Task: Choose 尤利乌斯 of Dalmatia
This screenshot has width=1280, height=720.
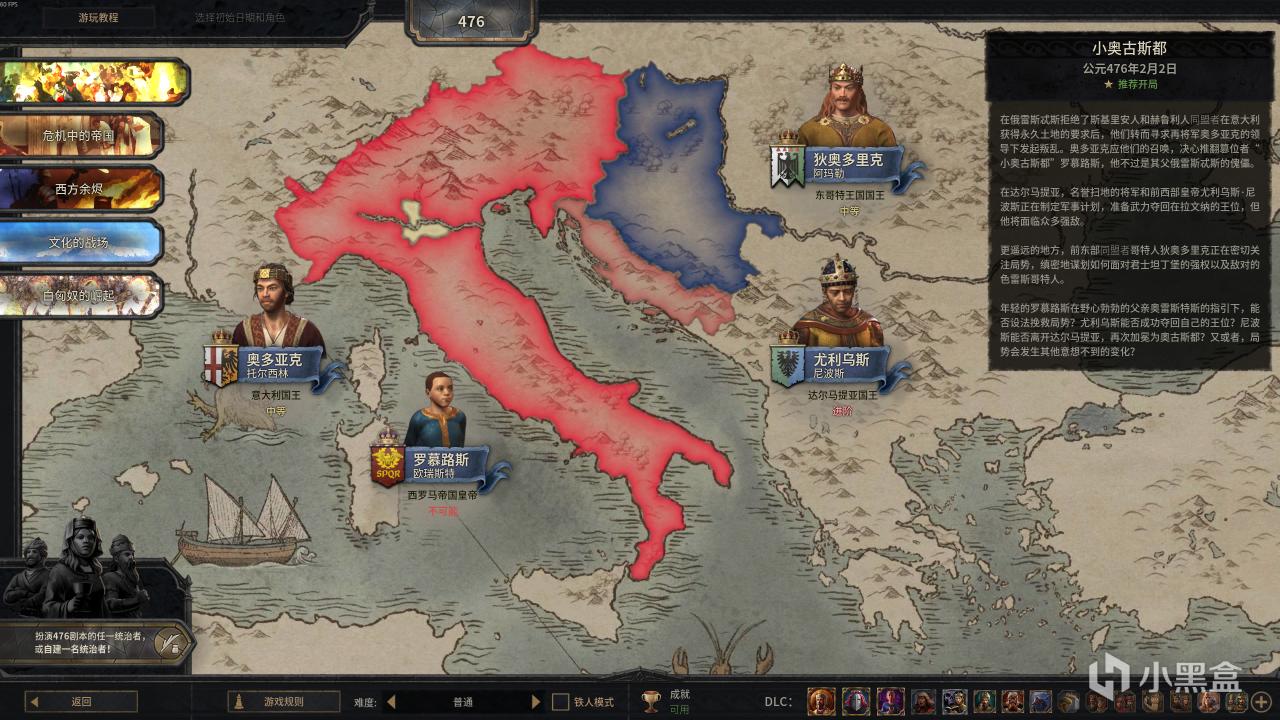Action: 838,364
